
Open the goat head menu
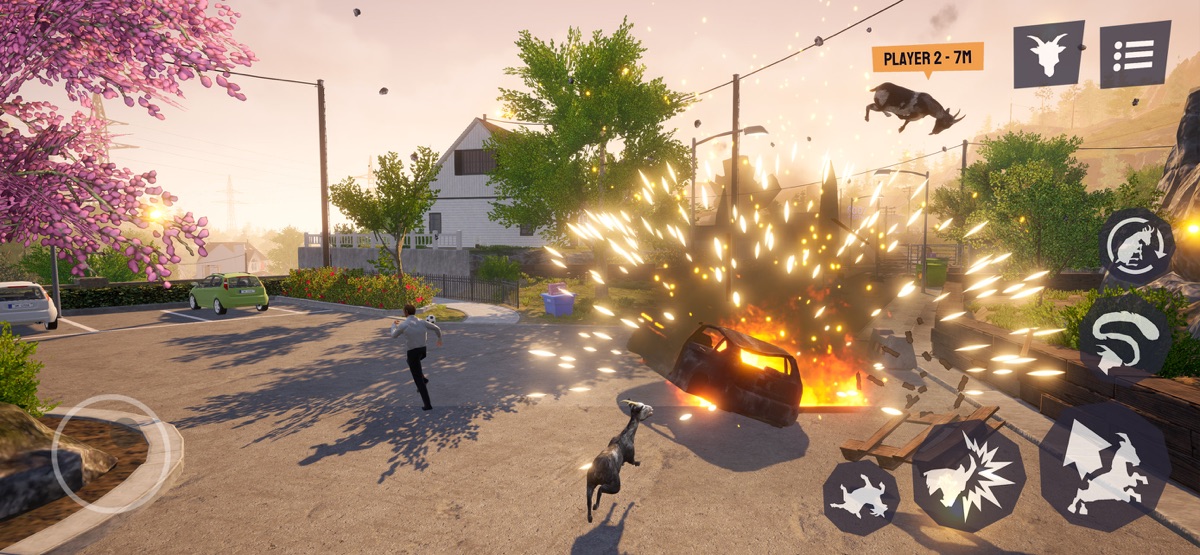1048,54
